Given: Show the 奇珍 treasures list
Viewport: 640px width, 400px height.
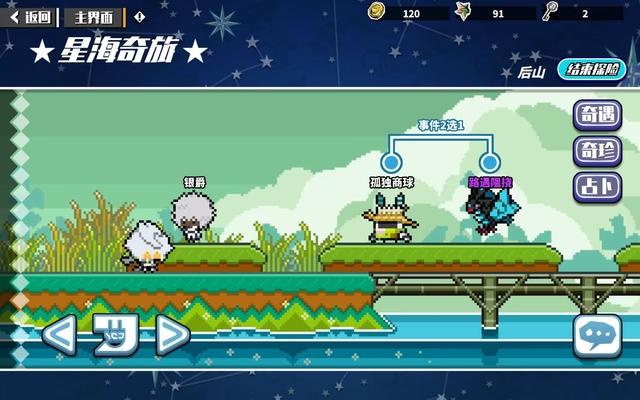Looking at the screenshot, I should [x=596, y=151].
